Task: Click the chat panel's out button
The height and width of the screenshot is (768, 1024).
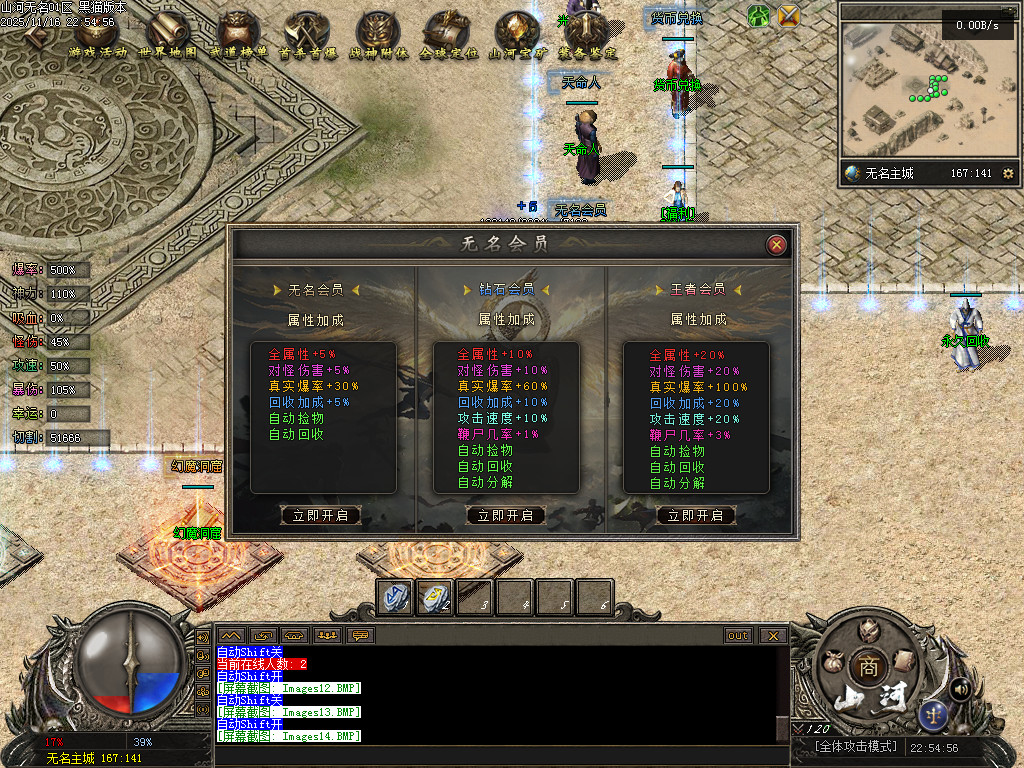Action: [738, 636]
